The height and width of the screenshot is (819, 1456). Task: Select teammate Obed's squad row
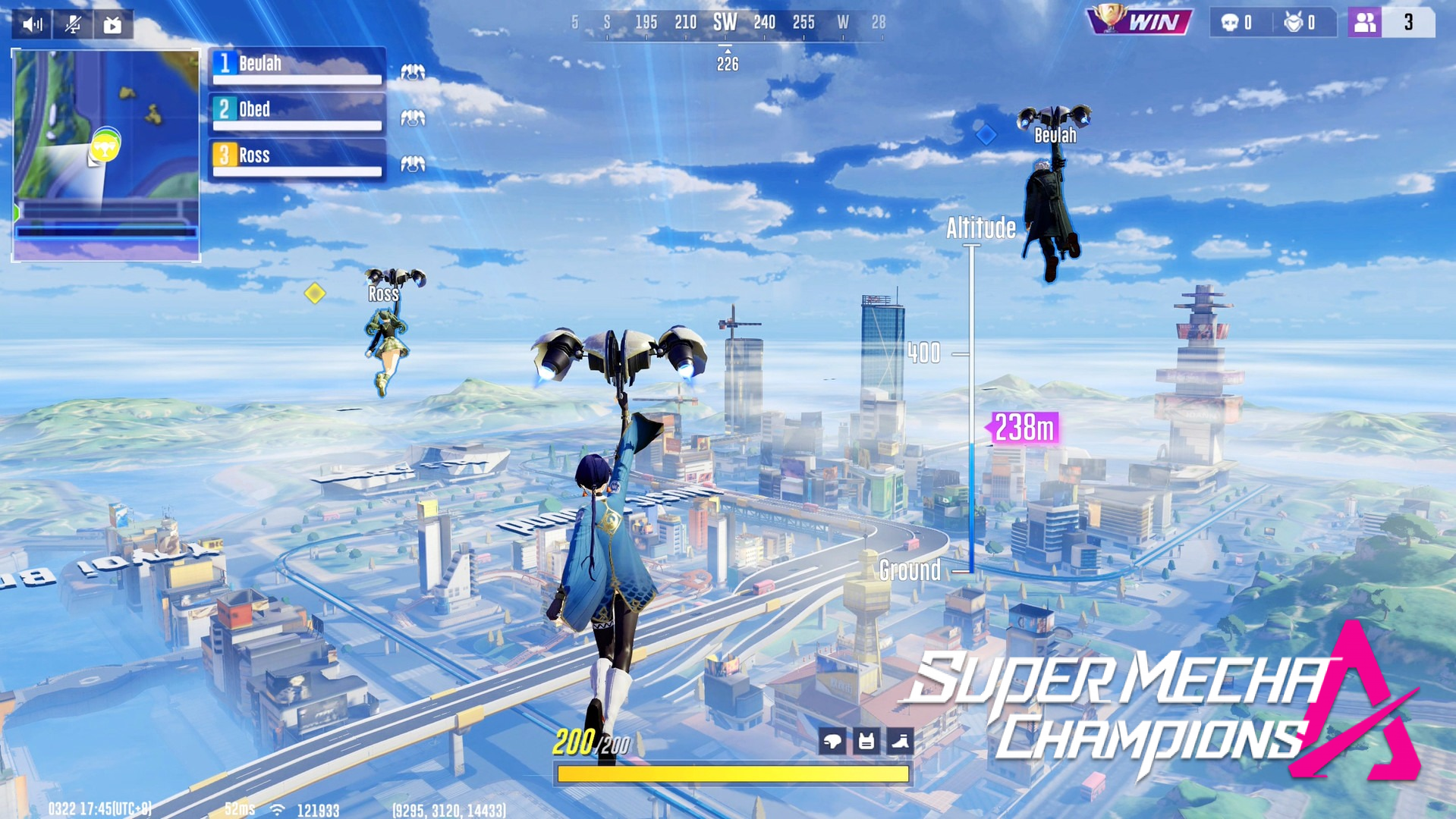(297, 113)
